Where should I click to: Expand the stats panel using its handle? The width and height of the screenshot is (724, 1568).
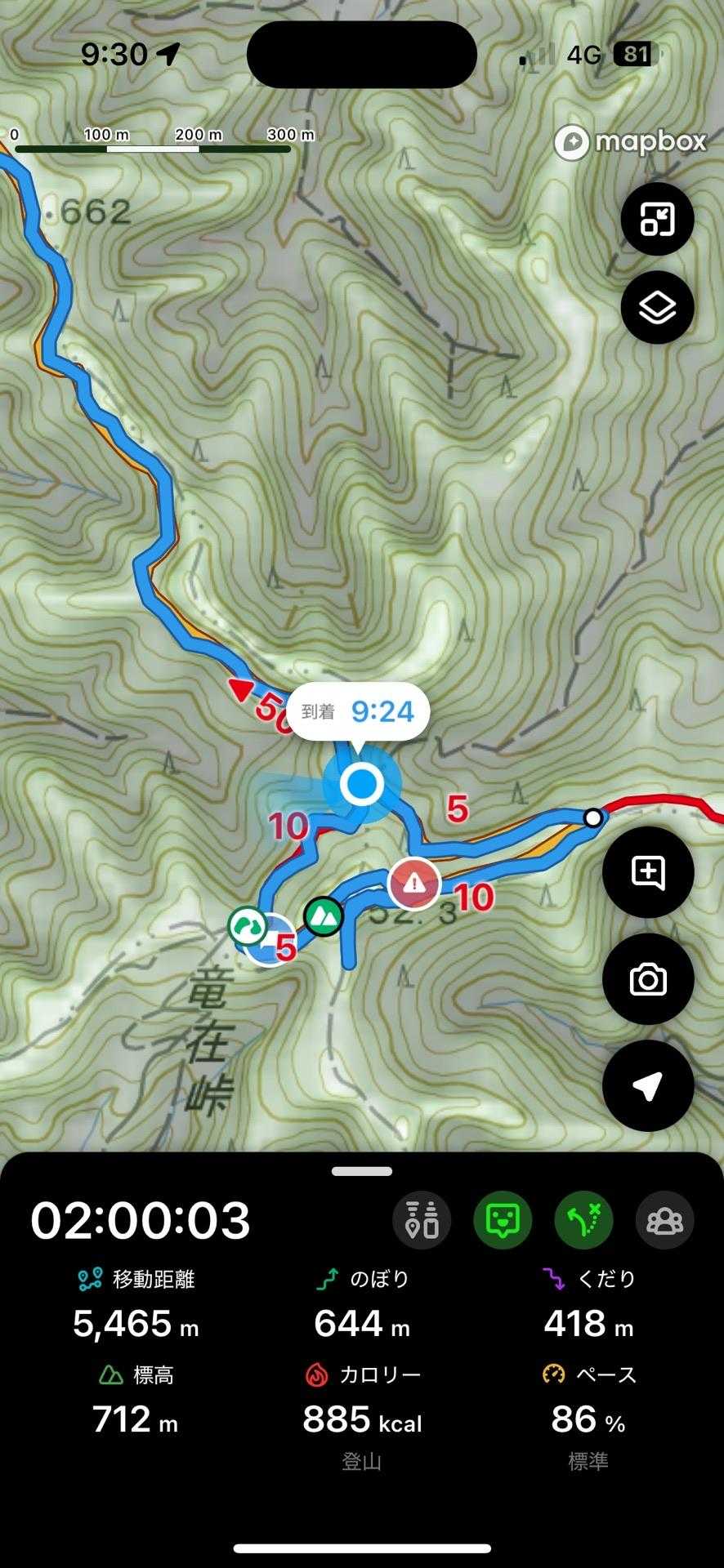(362, 1171)
